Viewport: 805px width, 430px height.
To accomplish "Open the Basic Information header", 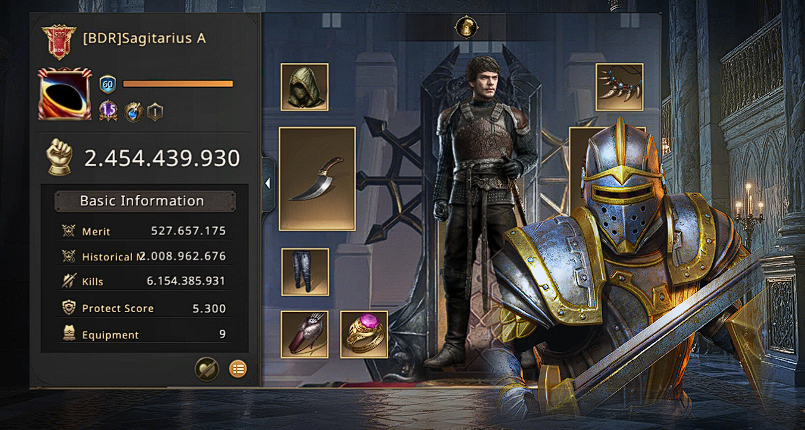I will click(x=141, y=201).
